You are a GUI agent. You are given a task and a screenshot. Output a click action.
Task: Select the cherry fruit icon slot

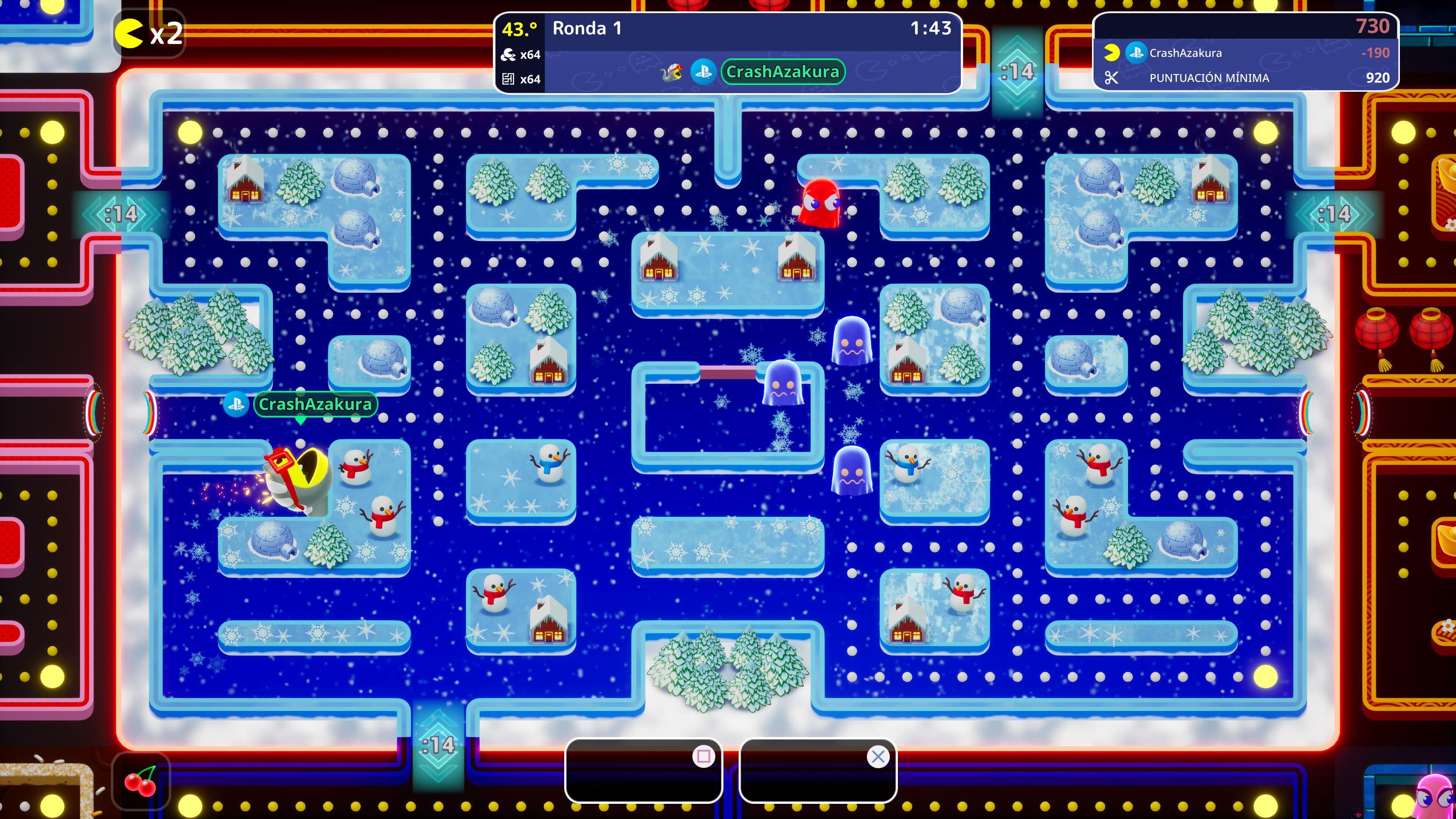(140, 782)
